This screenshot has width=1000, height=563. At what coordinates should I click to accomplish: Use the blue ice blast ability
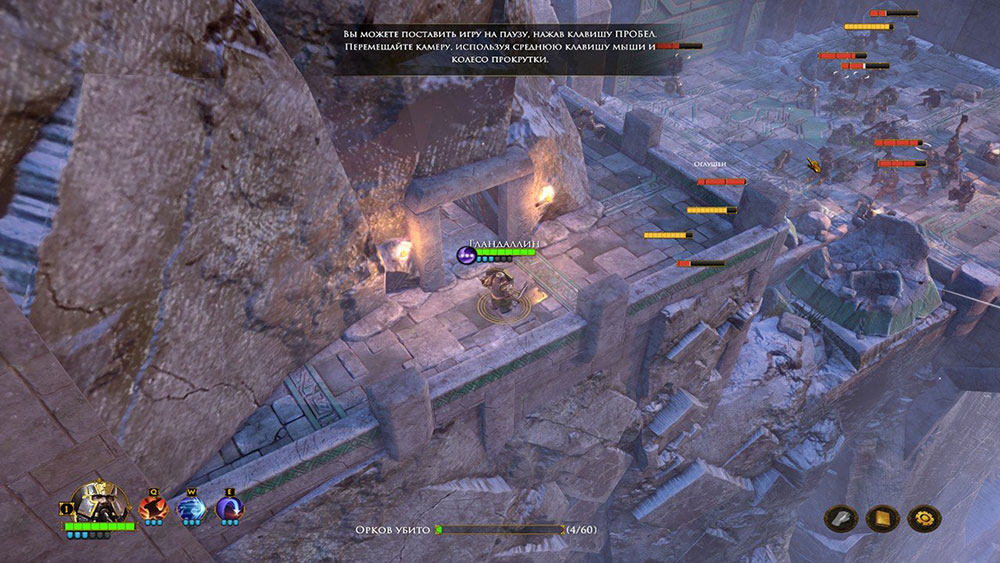click(x=191, y=509)
